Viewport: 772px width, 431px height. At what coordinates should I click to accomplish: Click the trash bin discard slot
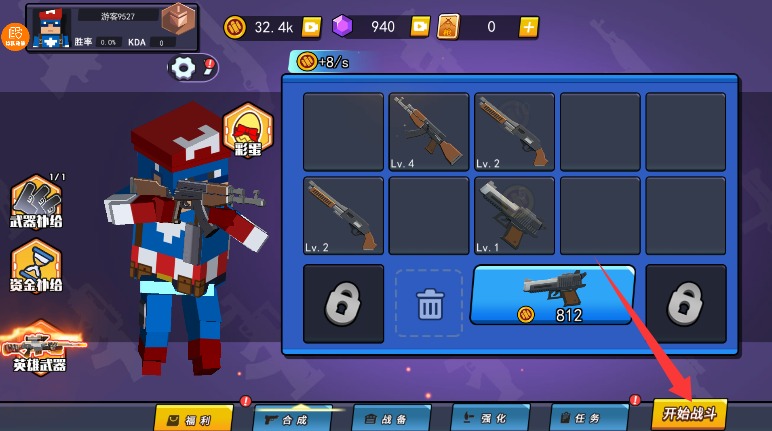[x=429, y=303]
